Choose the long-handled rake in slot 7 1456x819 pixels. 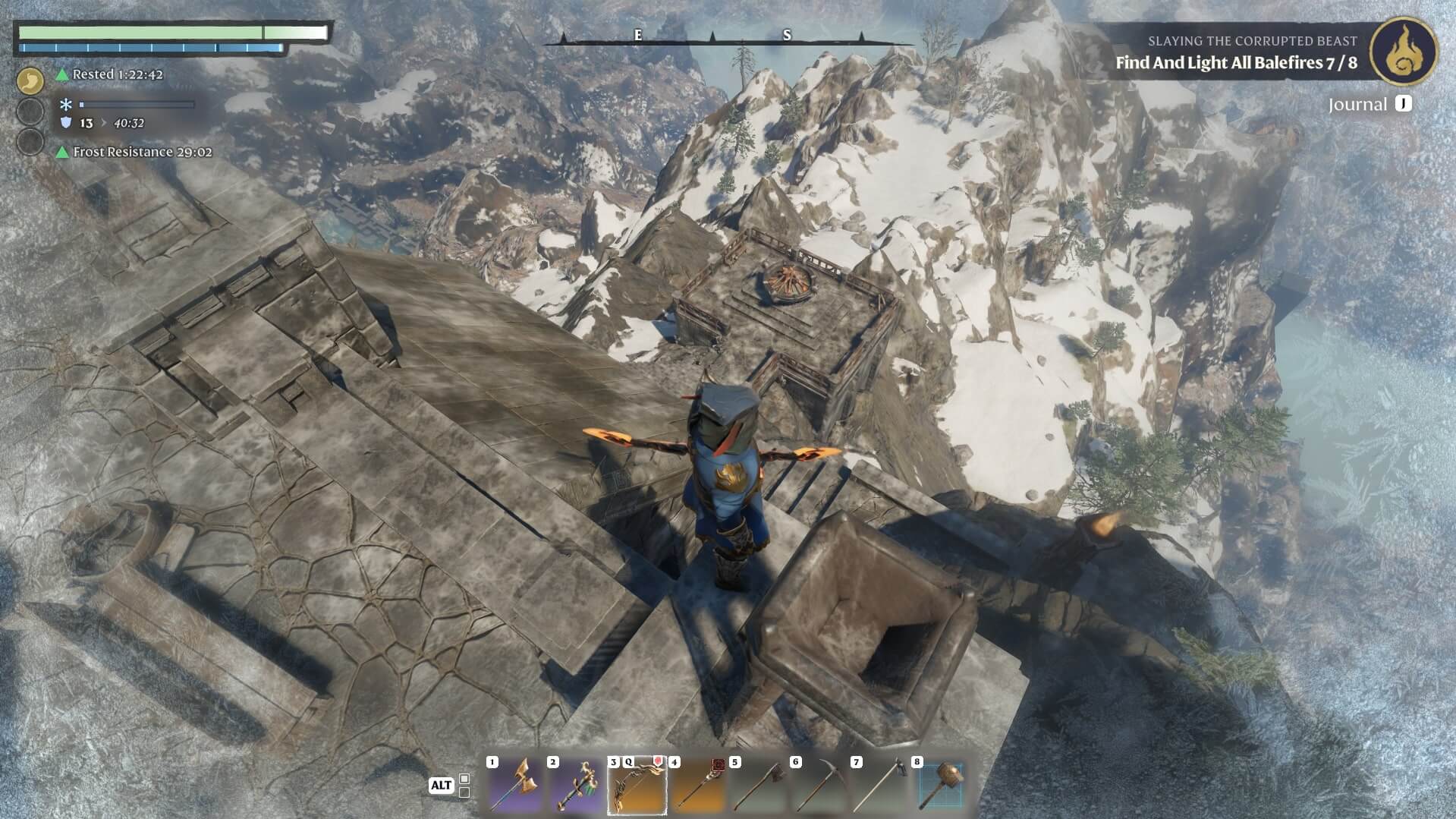pyautogui.click(x=879, y=786)
